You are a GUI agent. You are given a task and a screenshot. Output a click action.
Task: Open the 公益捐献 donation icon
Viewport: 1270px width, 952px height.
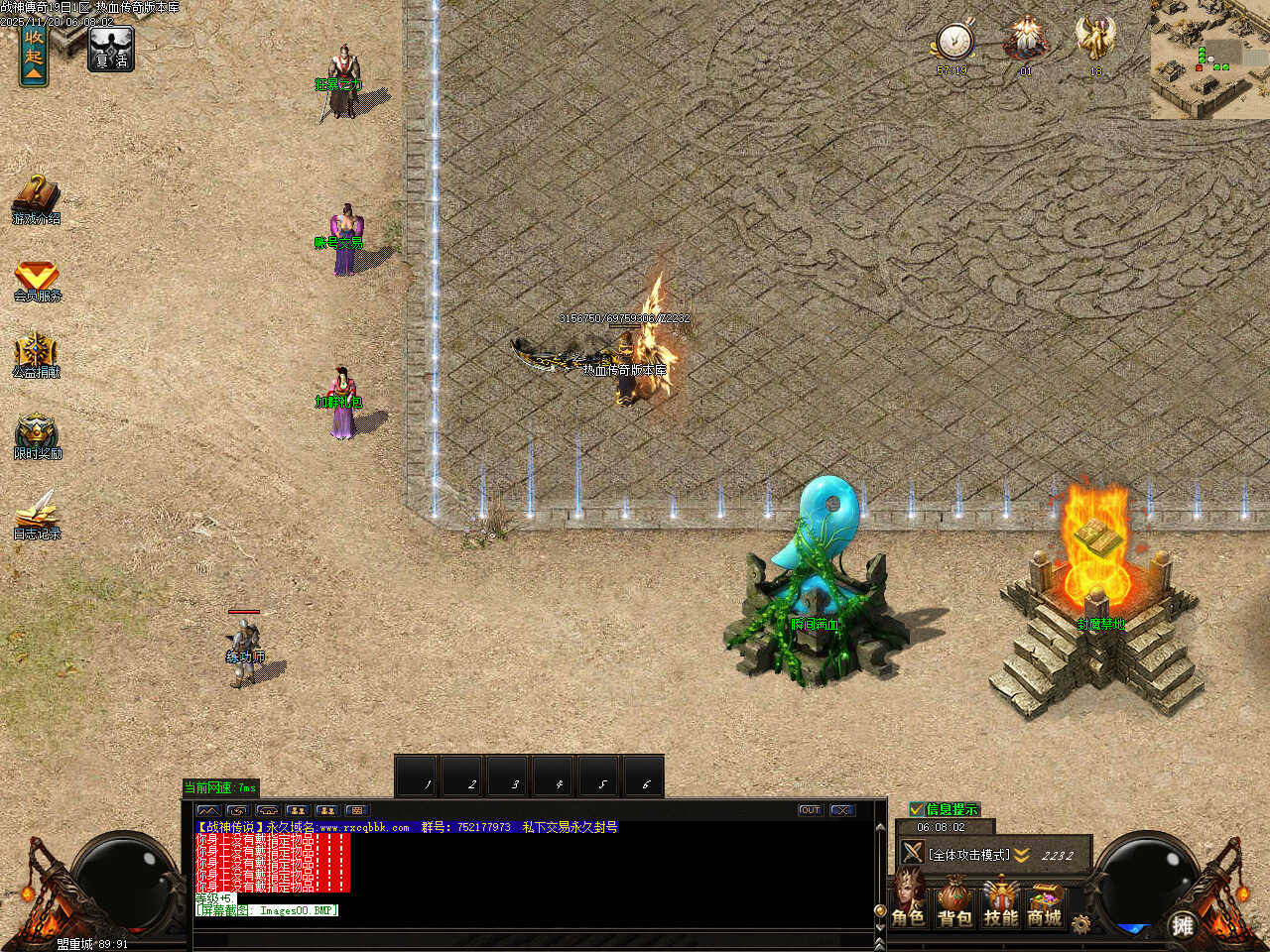36,355
